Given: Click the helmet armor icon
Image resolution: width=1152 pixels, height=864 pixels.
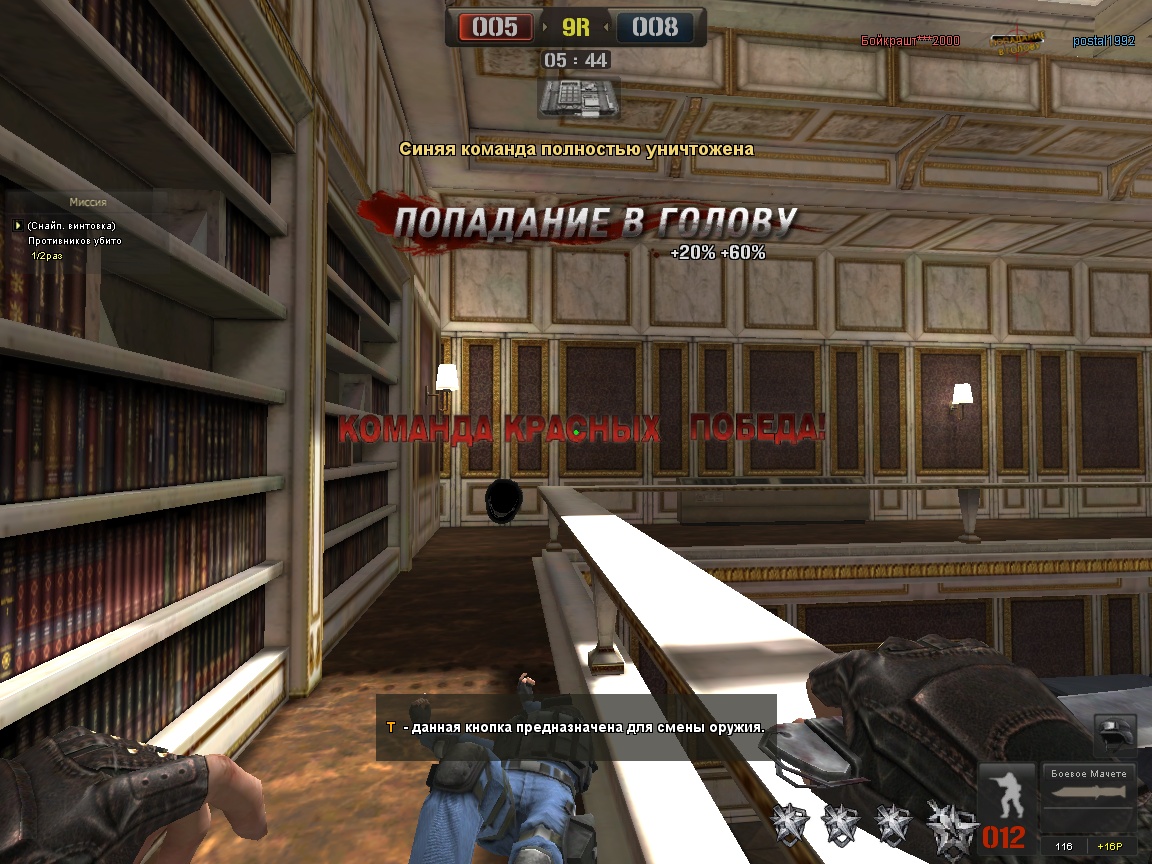Looking at the screenshot, I should coord(1115,736).
